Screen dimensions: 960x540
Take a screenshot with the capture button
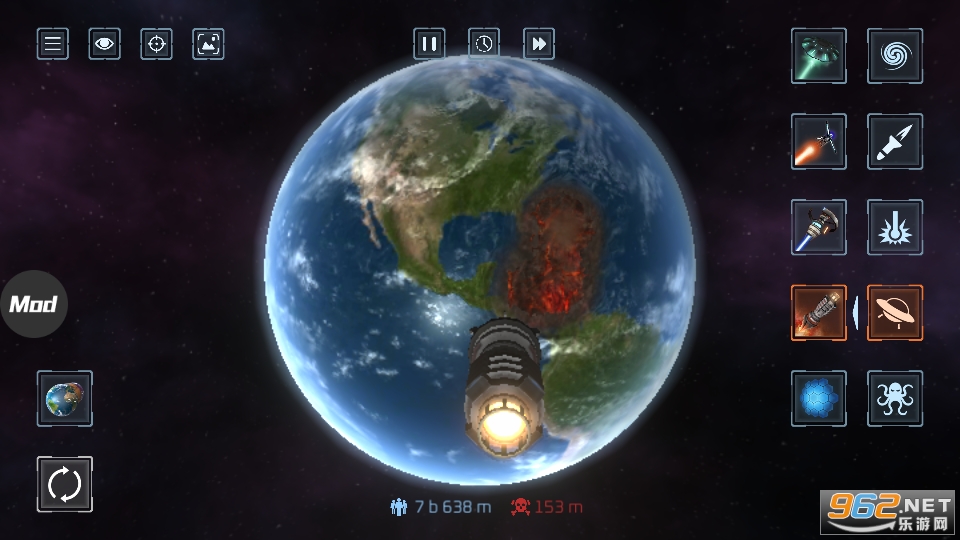tap(208, 44)
